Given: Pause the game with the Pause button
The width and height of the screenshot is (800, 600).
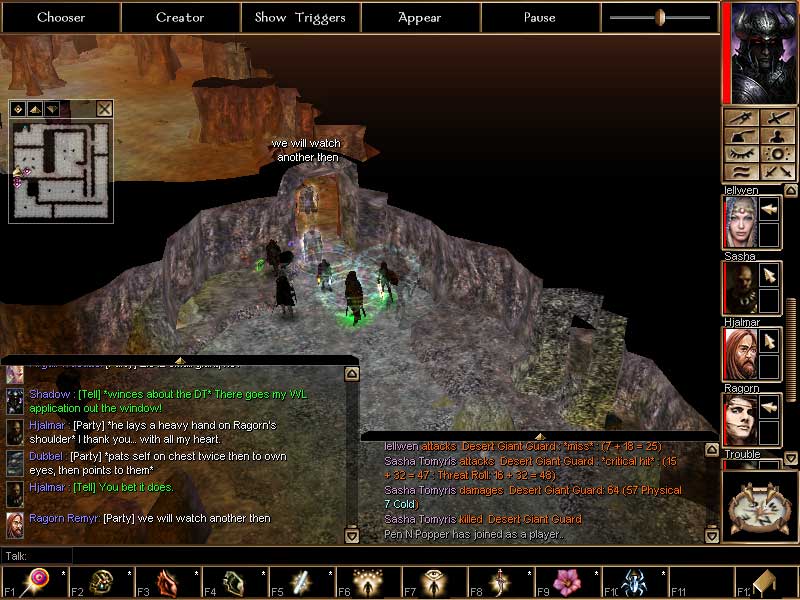Looking at the screenshot, I should [540, 17].
